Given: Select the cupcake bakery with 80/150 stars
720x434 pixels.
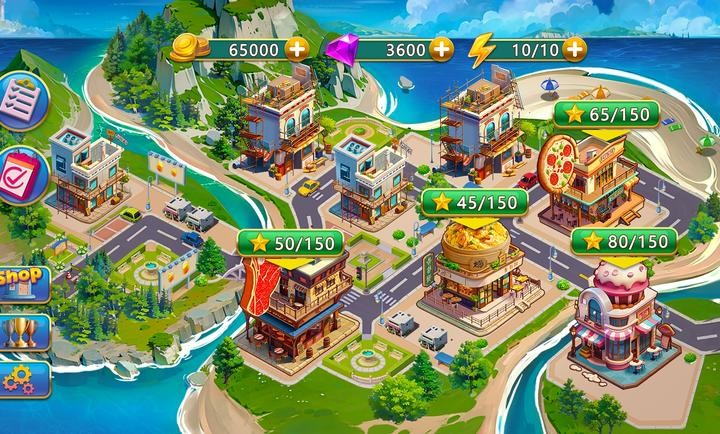Looking at the screenshot, I should pyautogui.click(x=620, y=310).
